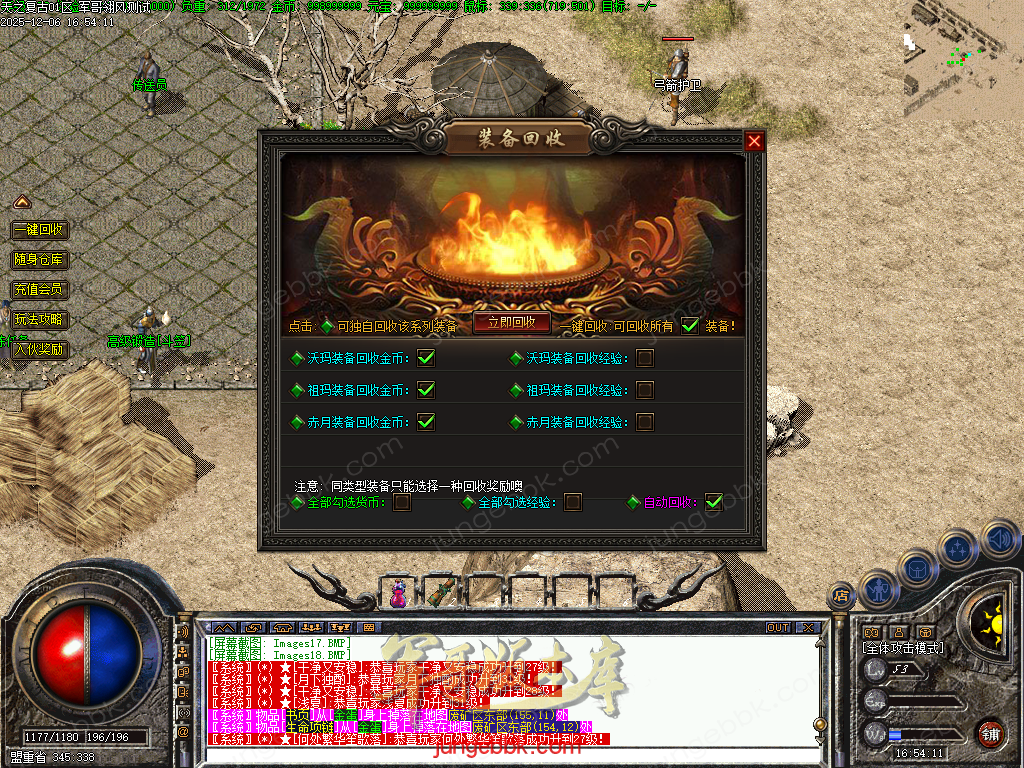
Task: Disable the 自动回收 checkbox
Action: pos(713,502)
